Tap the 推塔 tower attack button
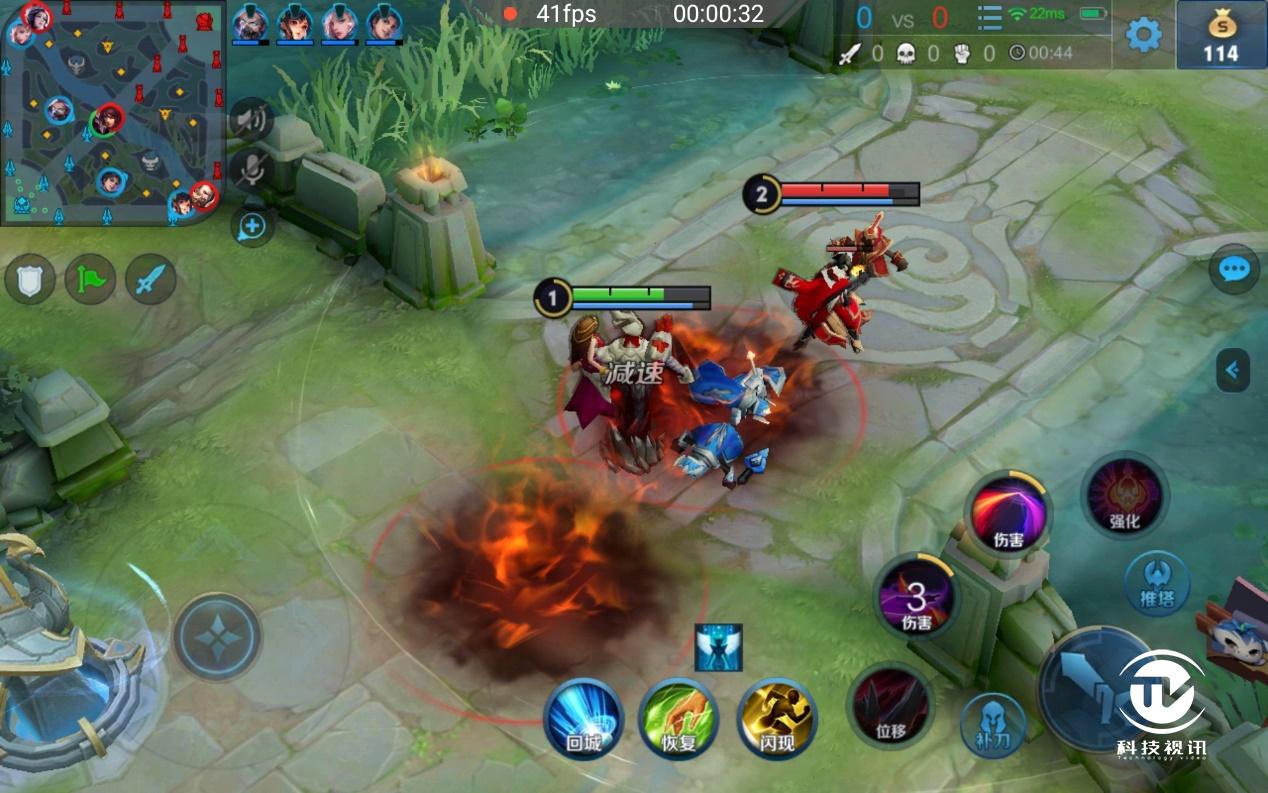The image size is (1268, 793). click(1157, 583)
